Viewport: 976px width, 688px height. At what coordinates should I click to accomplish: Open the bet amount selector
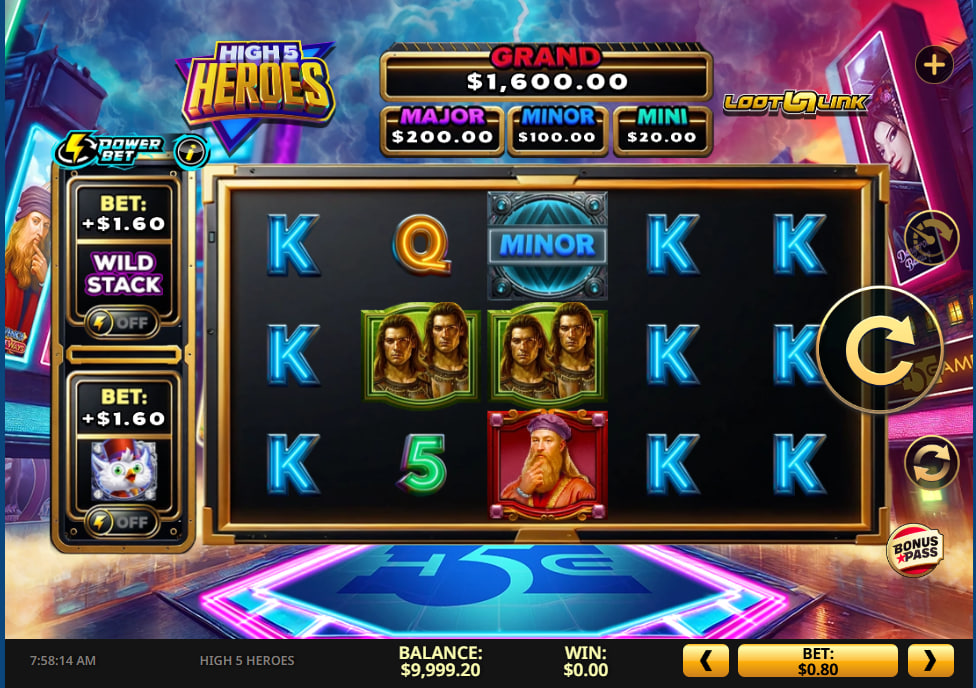coord(818,661)
